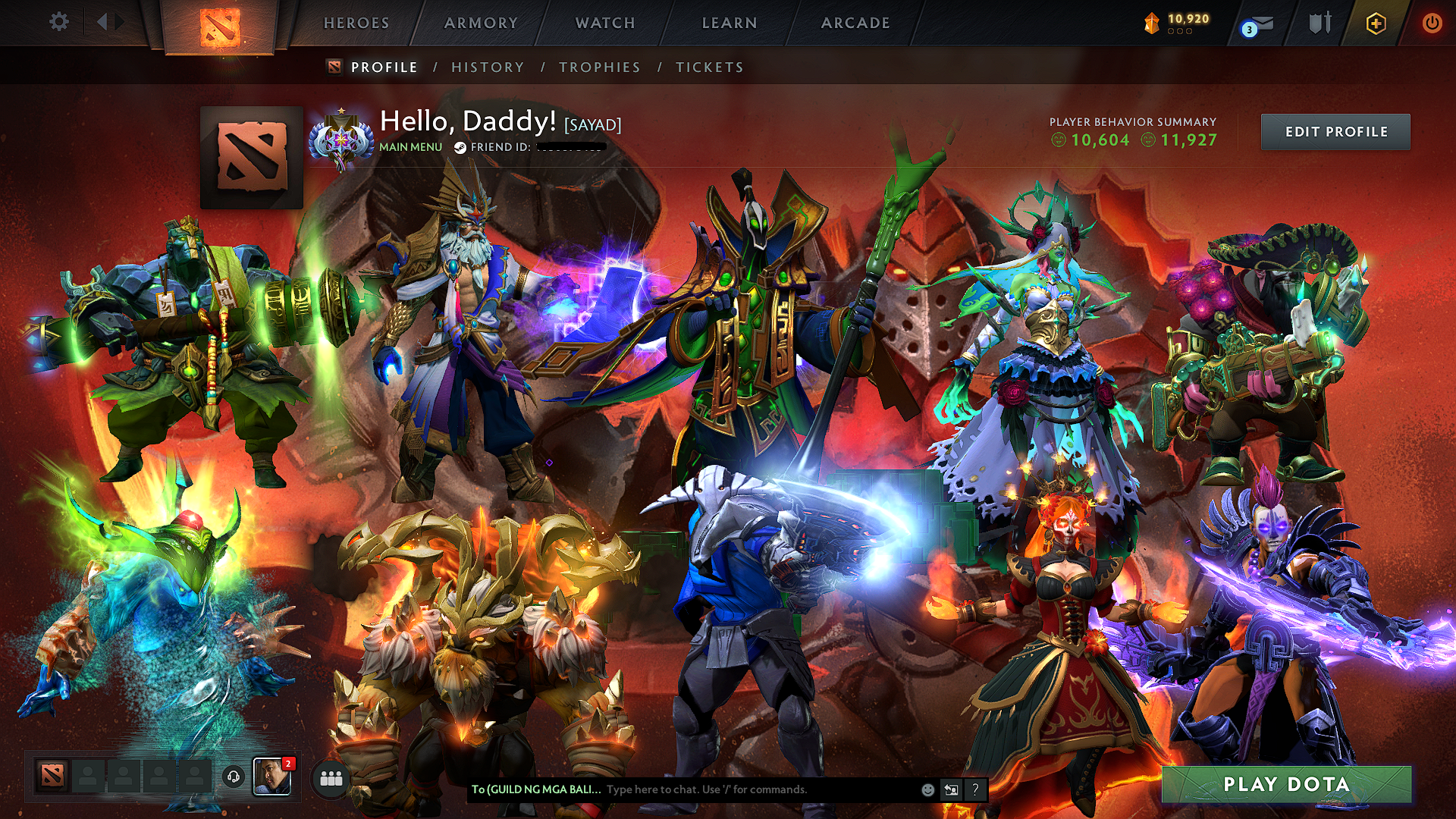
Task: Open voice chat headset icon
Action: tap(233, 777)
